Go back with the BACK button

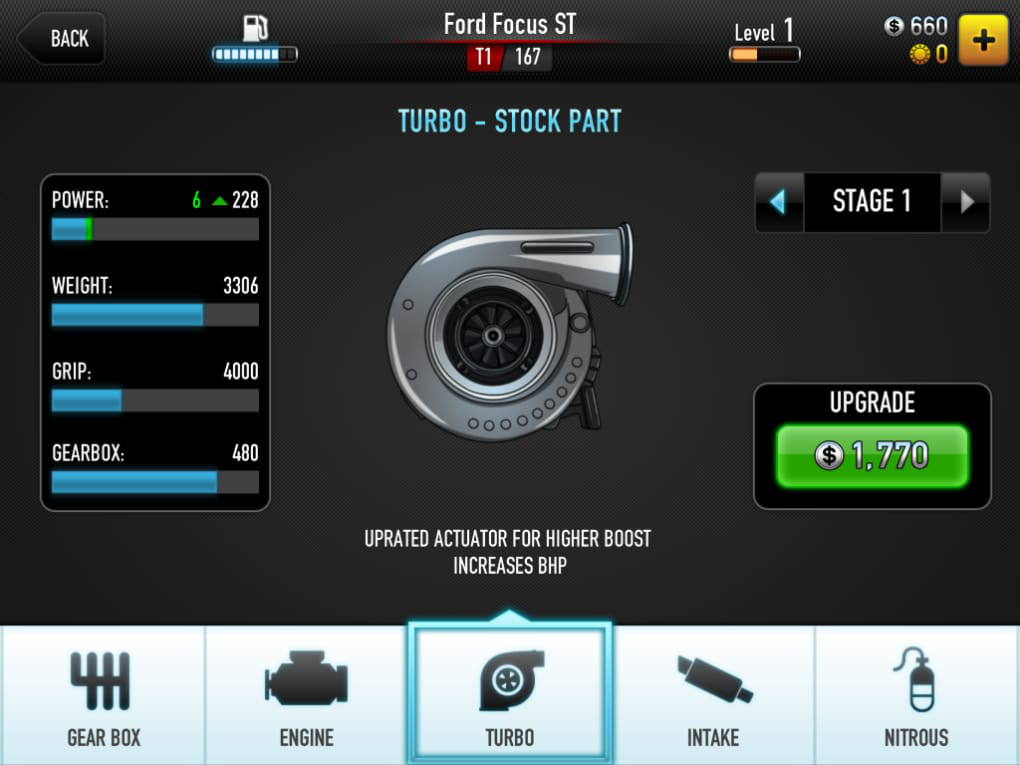[x=62, y=39]
